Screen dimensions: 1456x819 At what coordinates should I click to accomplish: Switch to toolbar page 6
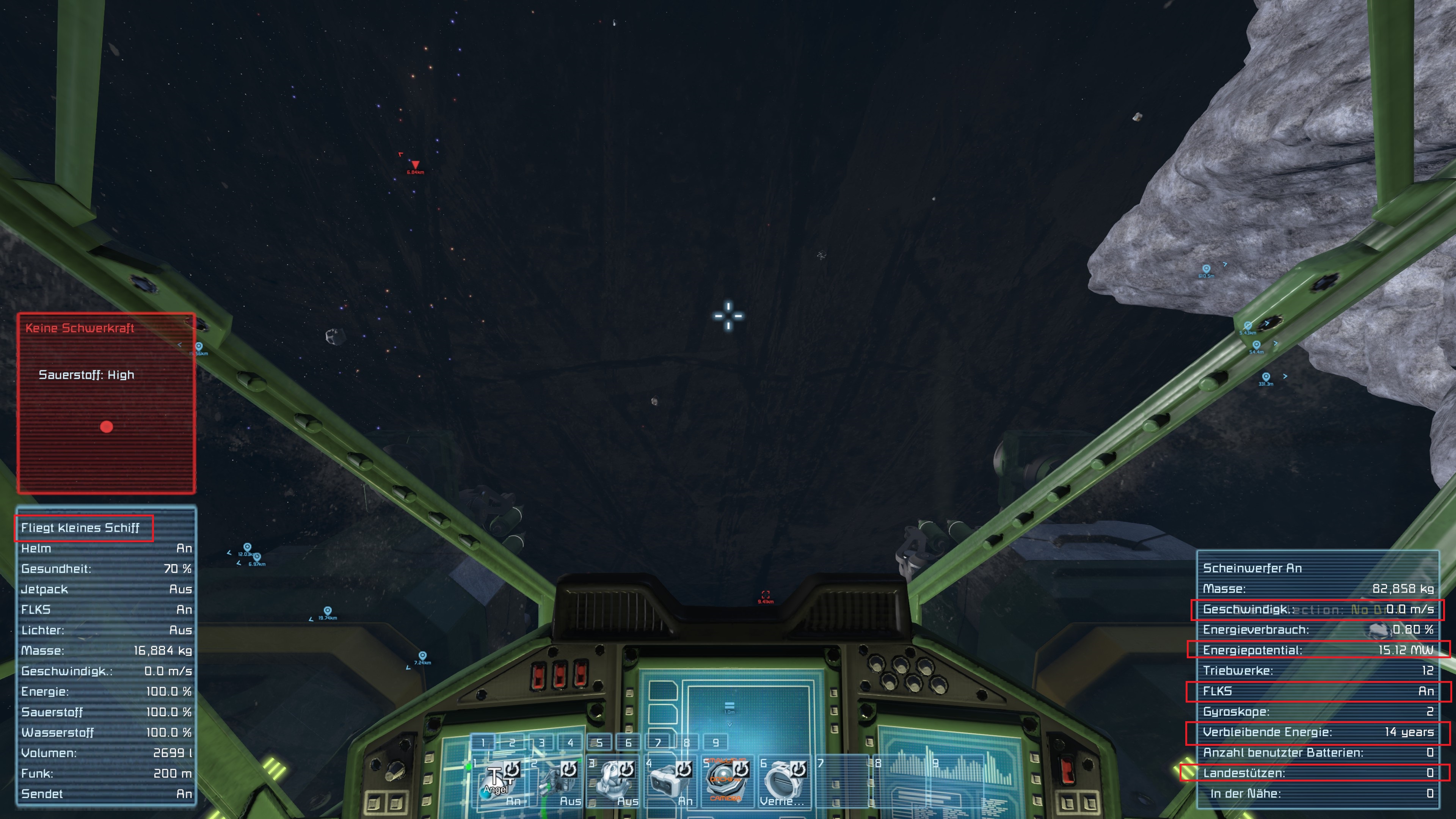click(x=629, y=743)
